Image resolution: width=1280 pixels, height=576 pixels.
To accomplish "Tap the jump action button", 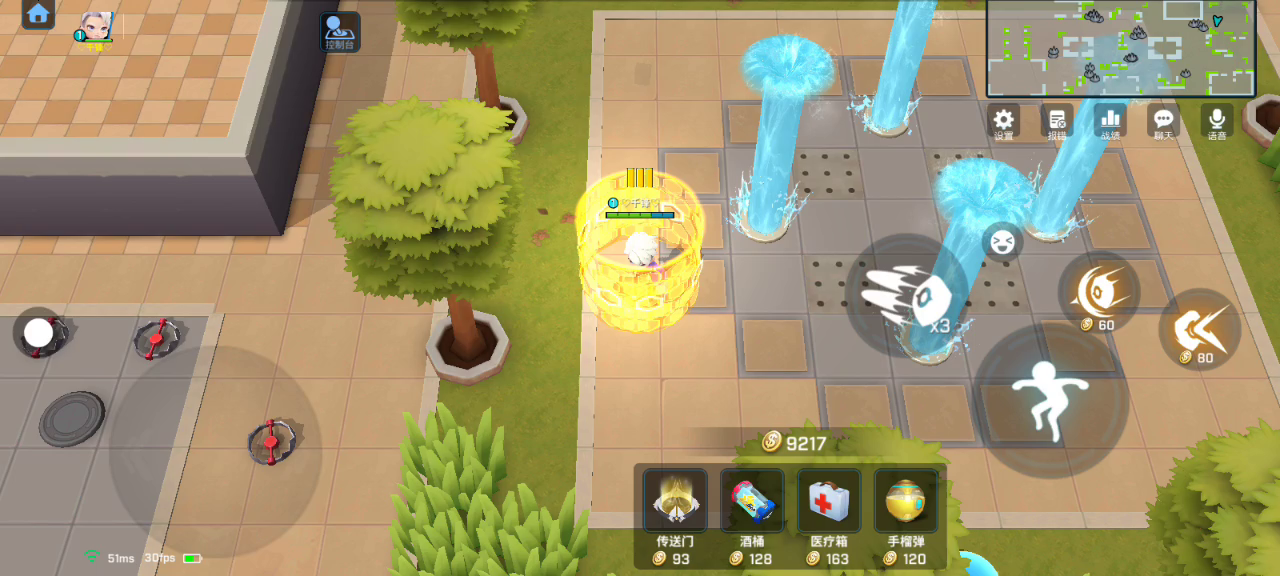I will [x=1050, y=398].
